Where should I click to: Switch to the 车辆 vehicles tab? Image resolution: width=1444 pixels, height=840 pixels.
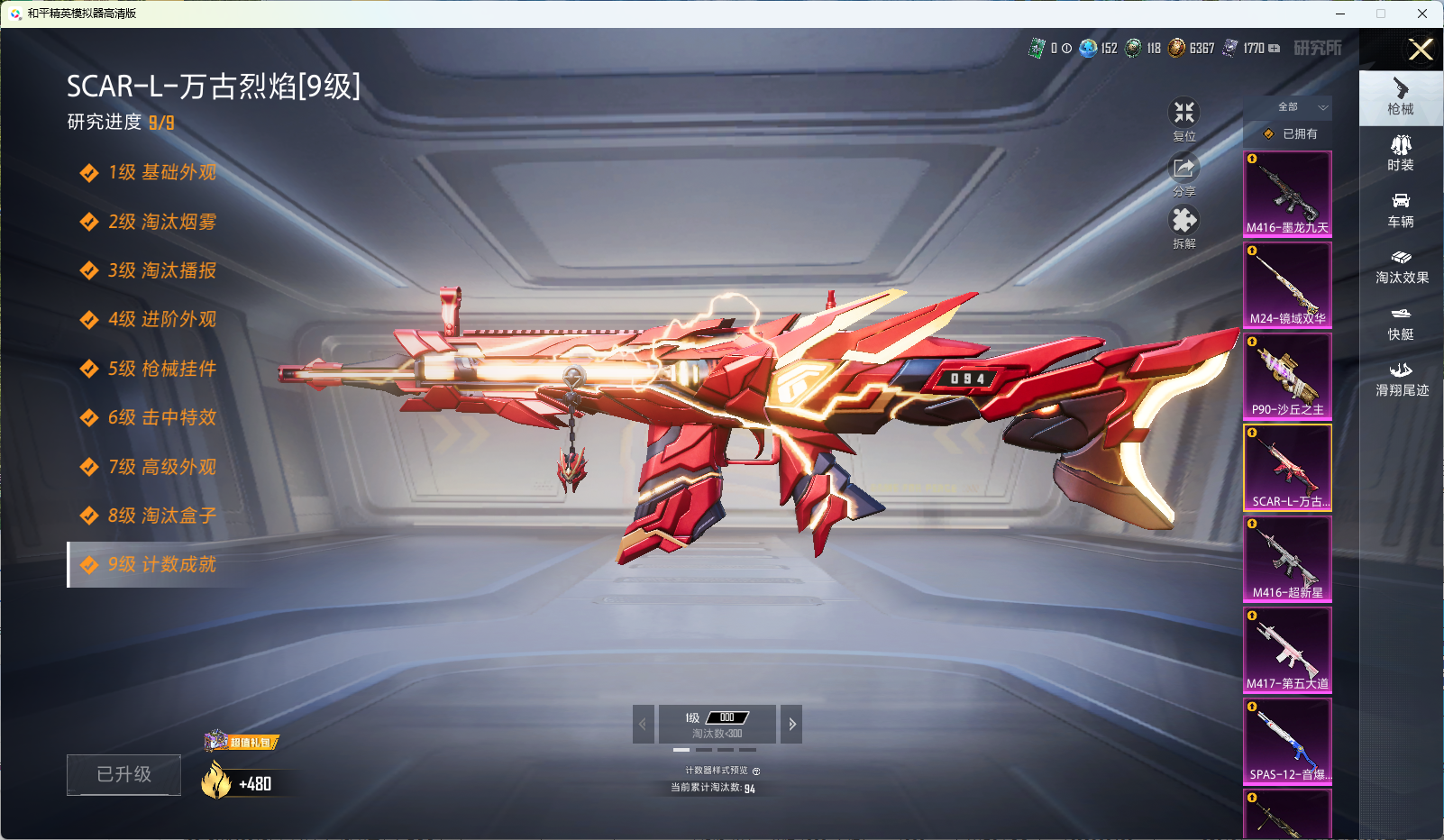click(x=1401, y=210)
